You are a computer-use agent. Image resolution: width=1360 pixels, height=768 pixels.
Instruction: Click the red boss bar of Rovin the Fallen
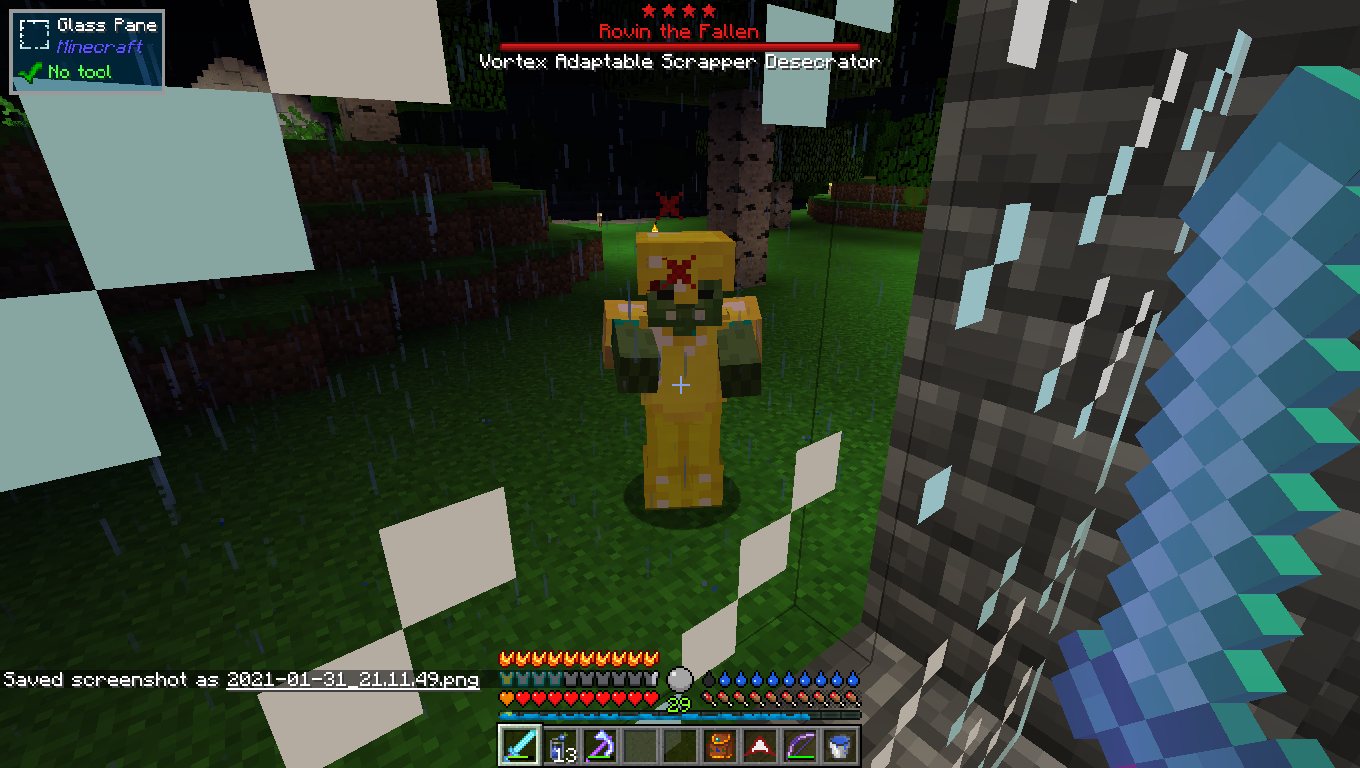(680, 44)
